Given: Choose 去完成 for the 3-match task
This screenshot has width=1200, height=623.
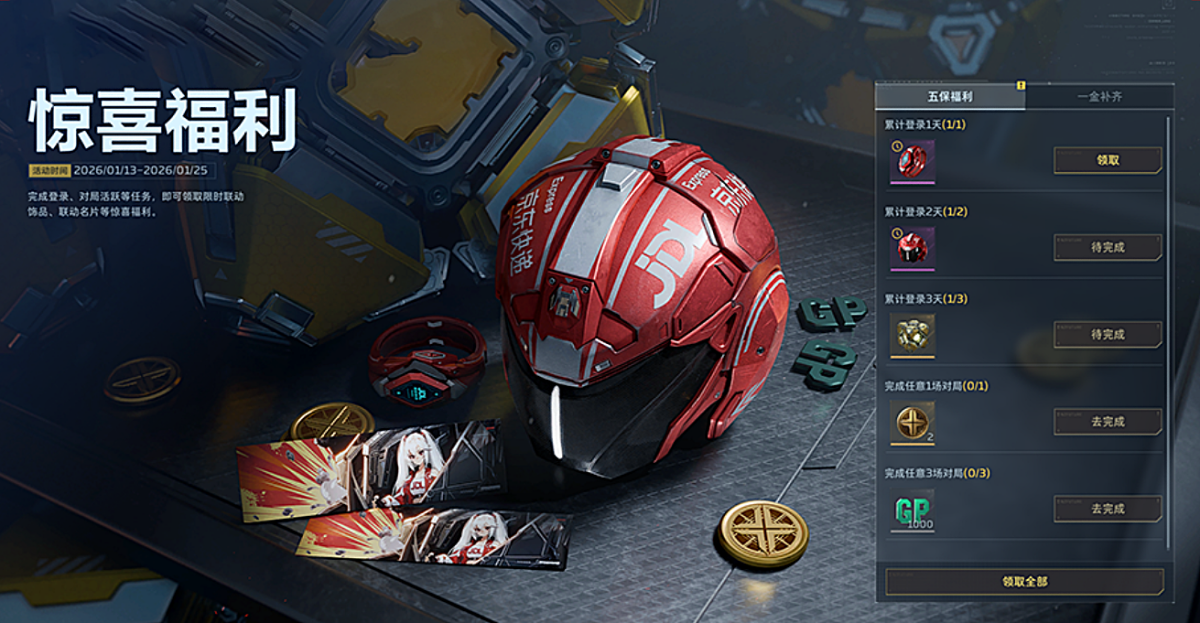Looking at the screenshot, I should tap(1107, 508).
